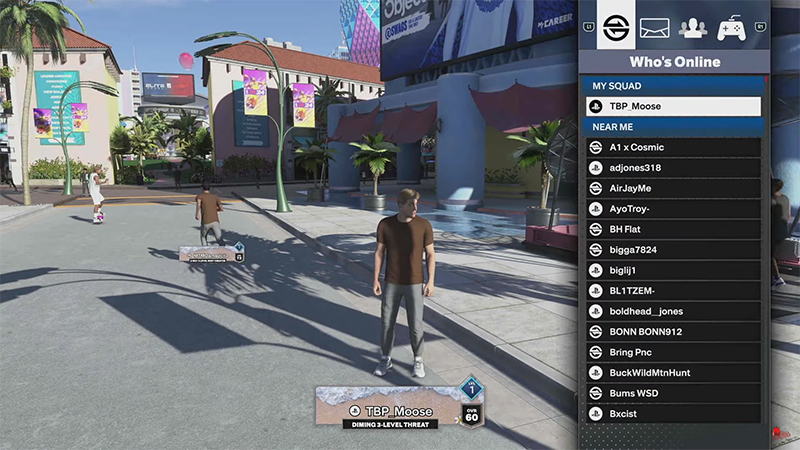Select adjones318 from the Near Me list
The image size is (800, 450).
[x=673, y=168]
